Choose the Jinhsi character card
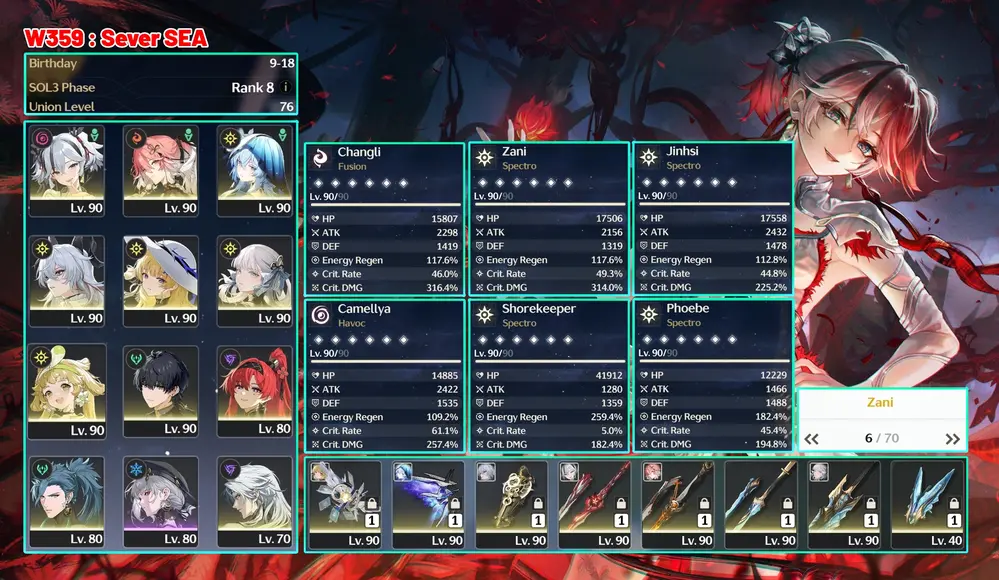Viewport: 999px width, 580px height. 713,219
